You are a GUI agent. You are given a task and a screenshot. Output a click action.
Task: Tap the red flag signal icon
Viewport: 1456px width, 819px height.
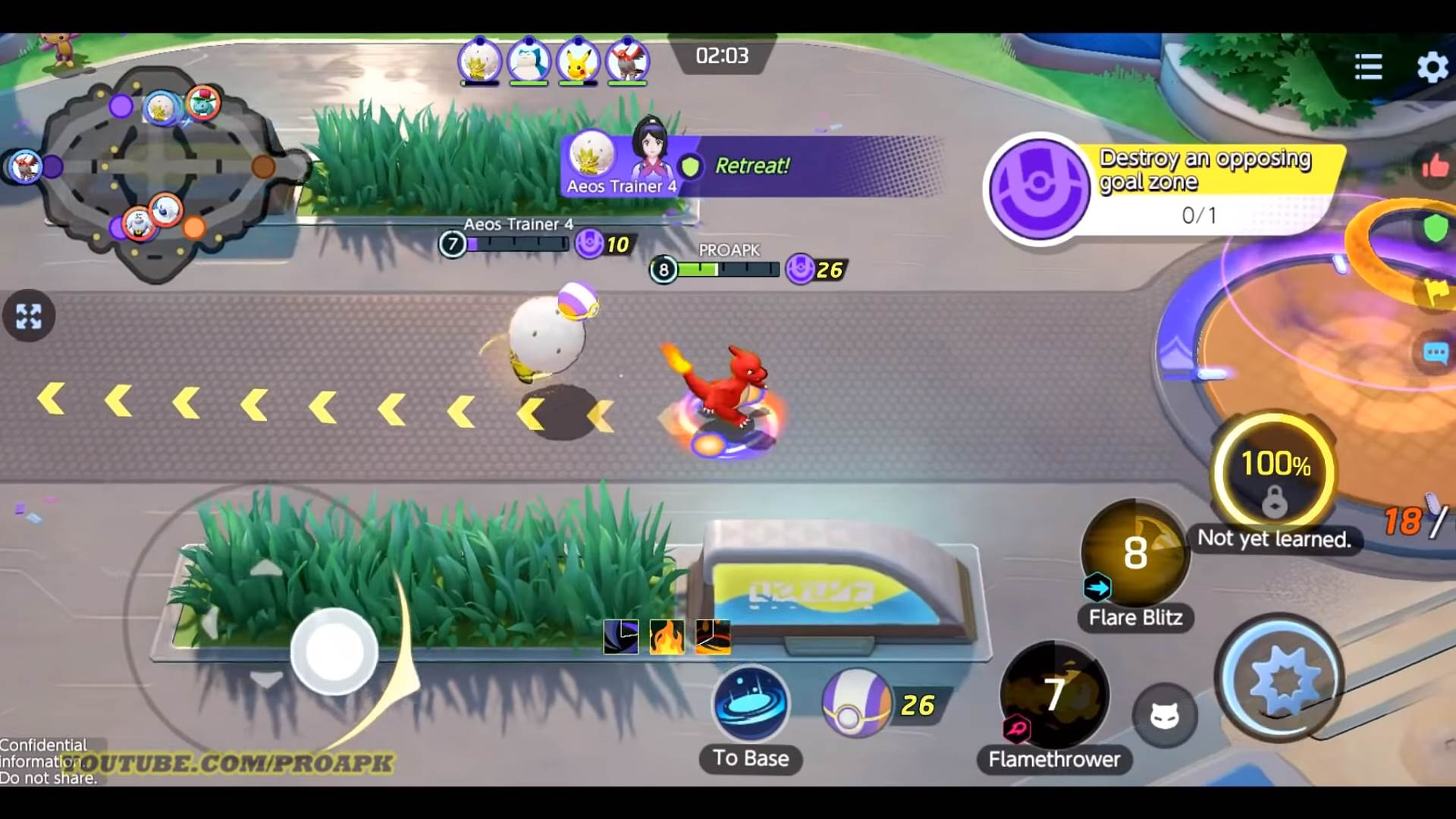(x=1436, y=292)
